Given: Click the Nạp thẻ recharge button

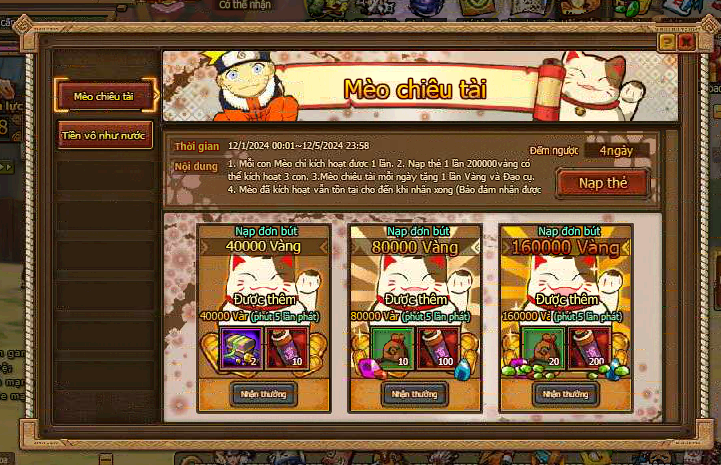Looking at the screenshot, I should point(601,183).
